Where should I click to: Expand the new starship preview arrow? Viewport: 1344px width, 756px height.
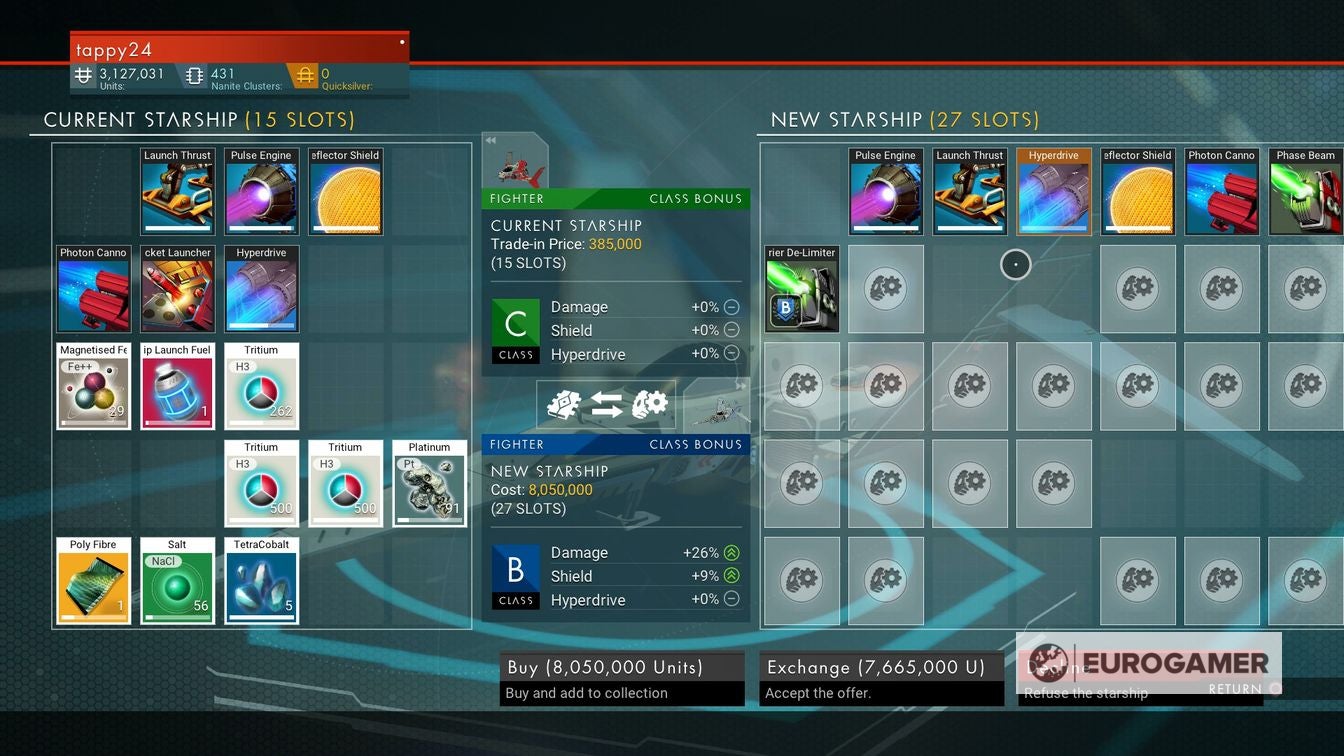pos(741,383)
